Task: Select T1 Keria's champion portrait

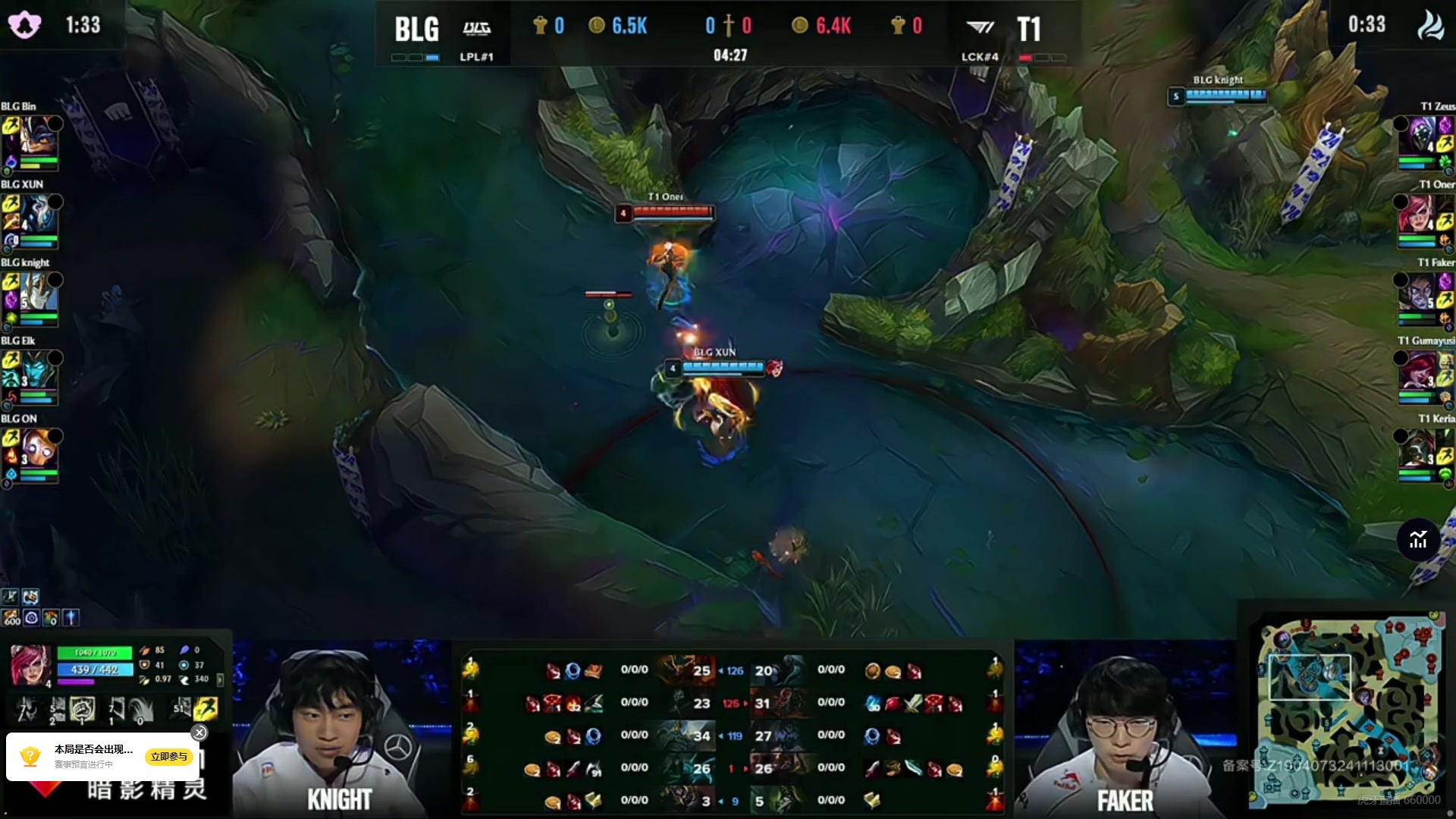Action: click(x=1417, y=447)
